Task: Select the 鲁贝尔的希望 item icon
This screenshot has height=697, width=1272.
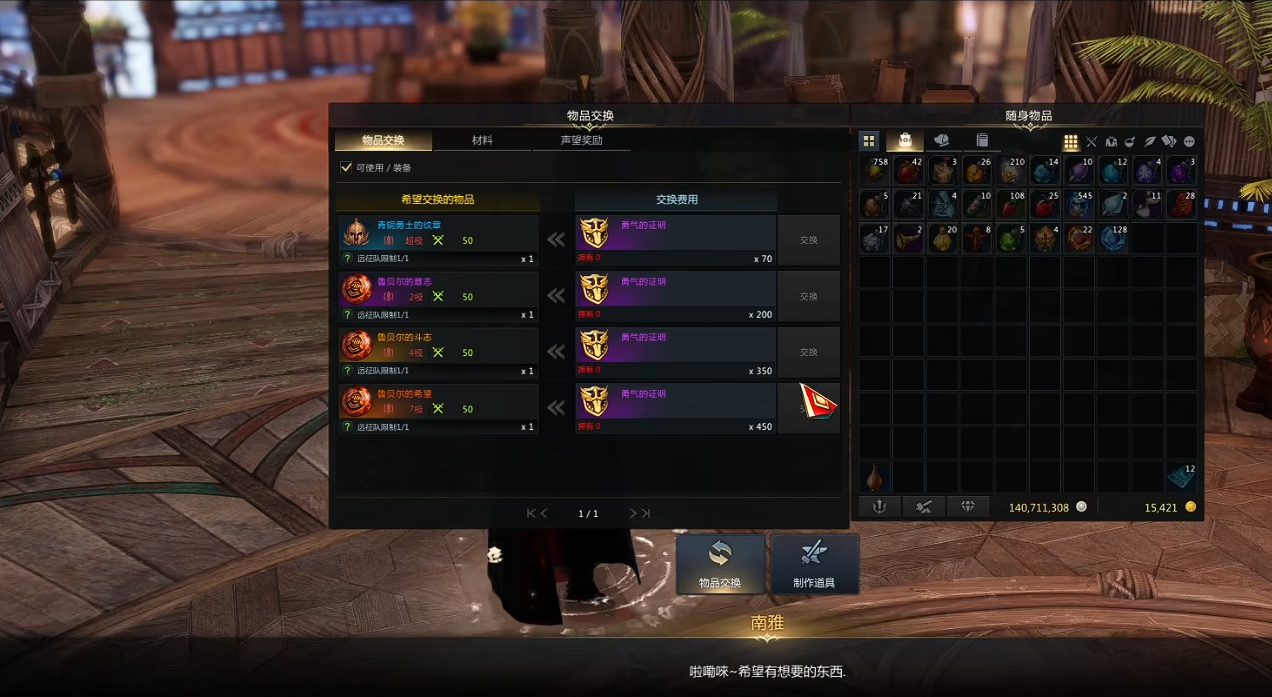Action: pyautogui.click(x=357, y=401)
